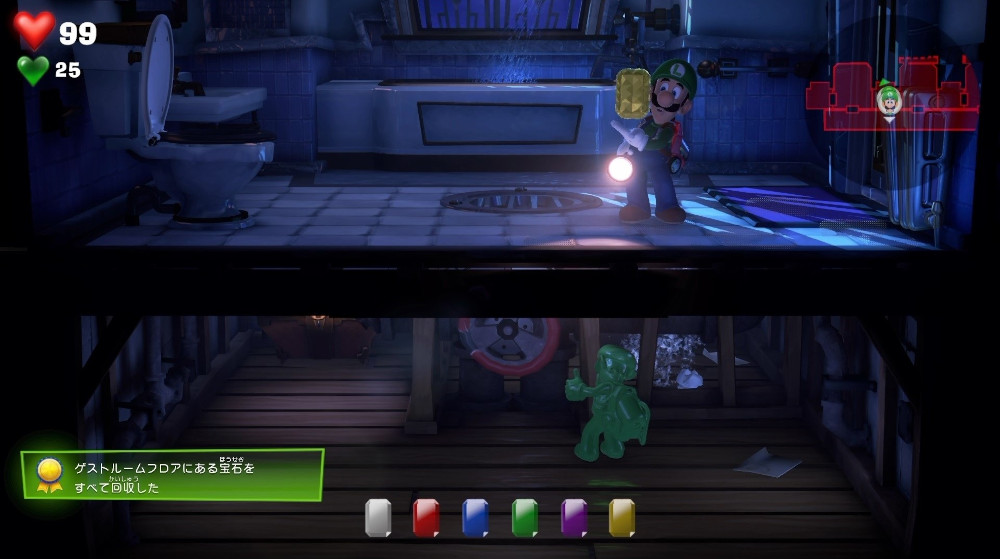Select the green gem icon
Viewport: 1000px width, 559px height.
pyautogui.click(x=524, y=517)
